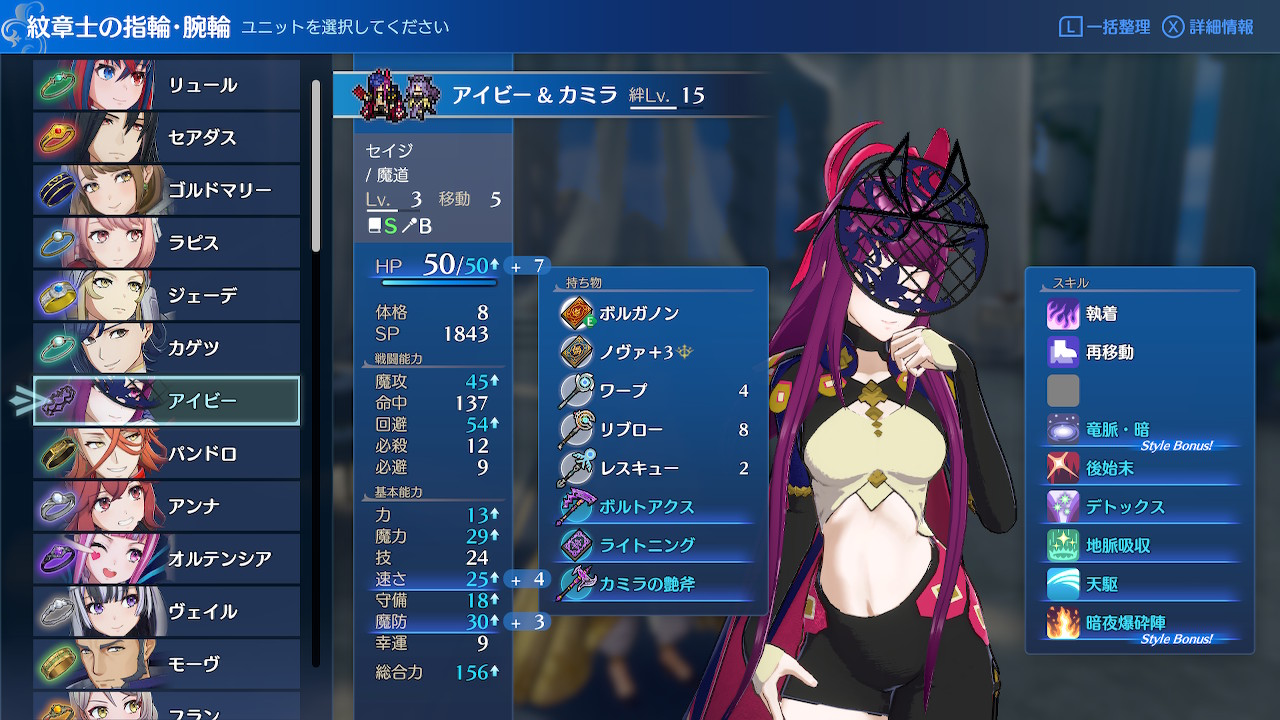Select アンナ in the unit list
Screen dimensions: 1280x720
pyautogui.click(x=167, y=506)
